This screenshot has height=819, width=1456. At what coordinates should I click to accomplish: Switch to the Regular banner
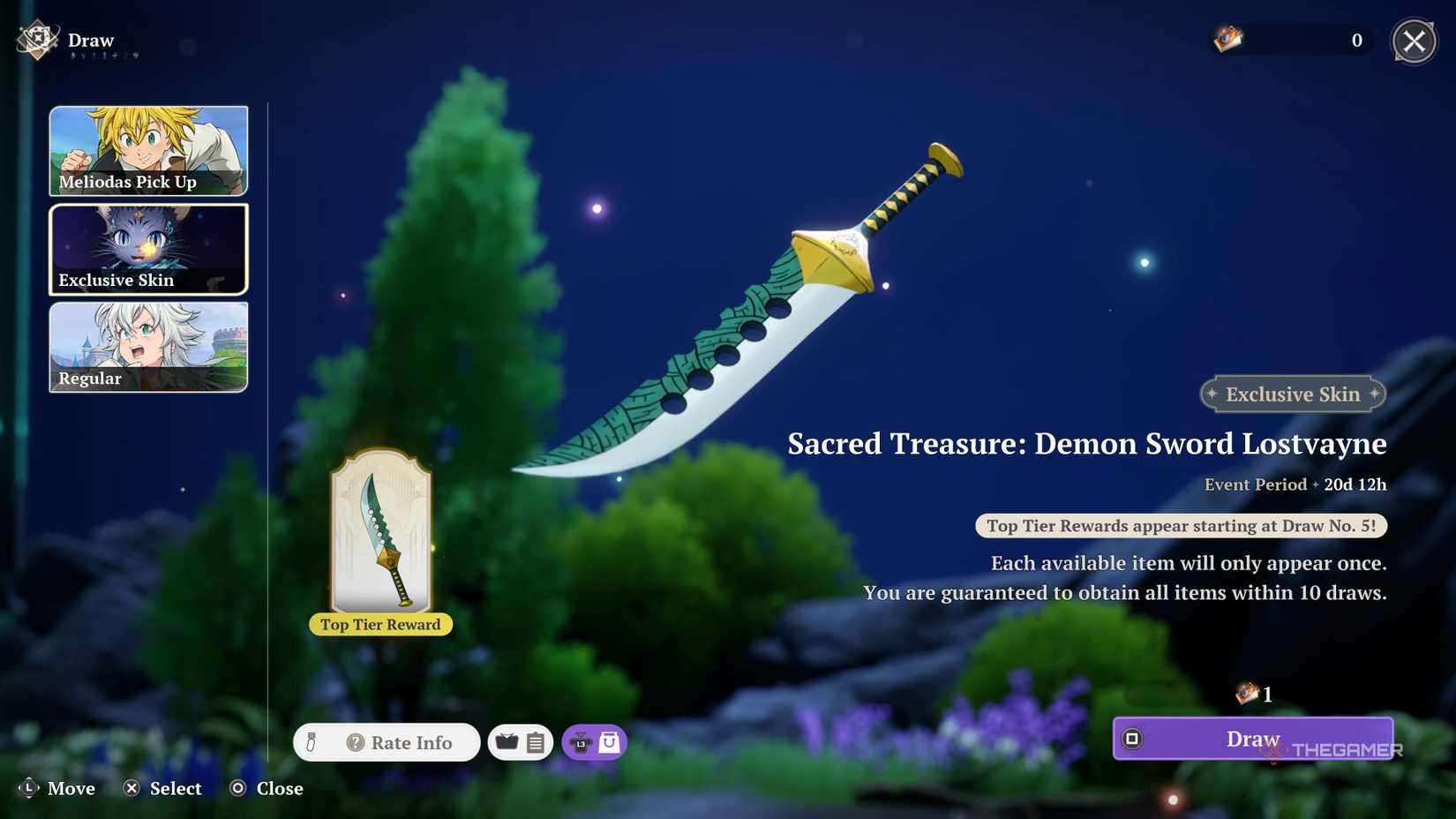tap(148, 347)
